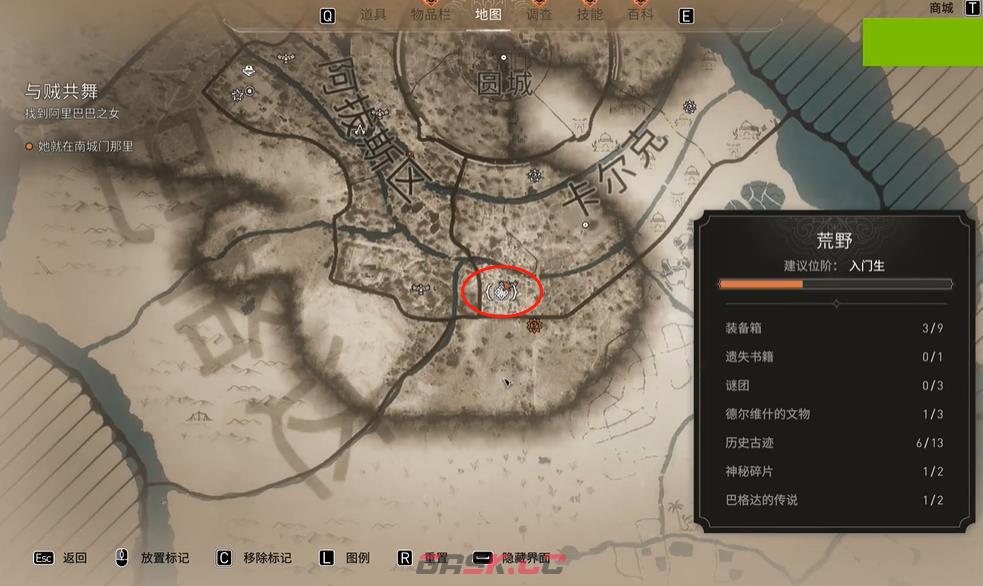Screen dimensions: 983x586
Task: Select the 地图 map tab
Action: pos(489,15)
